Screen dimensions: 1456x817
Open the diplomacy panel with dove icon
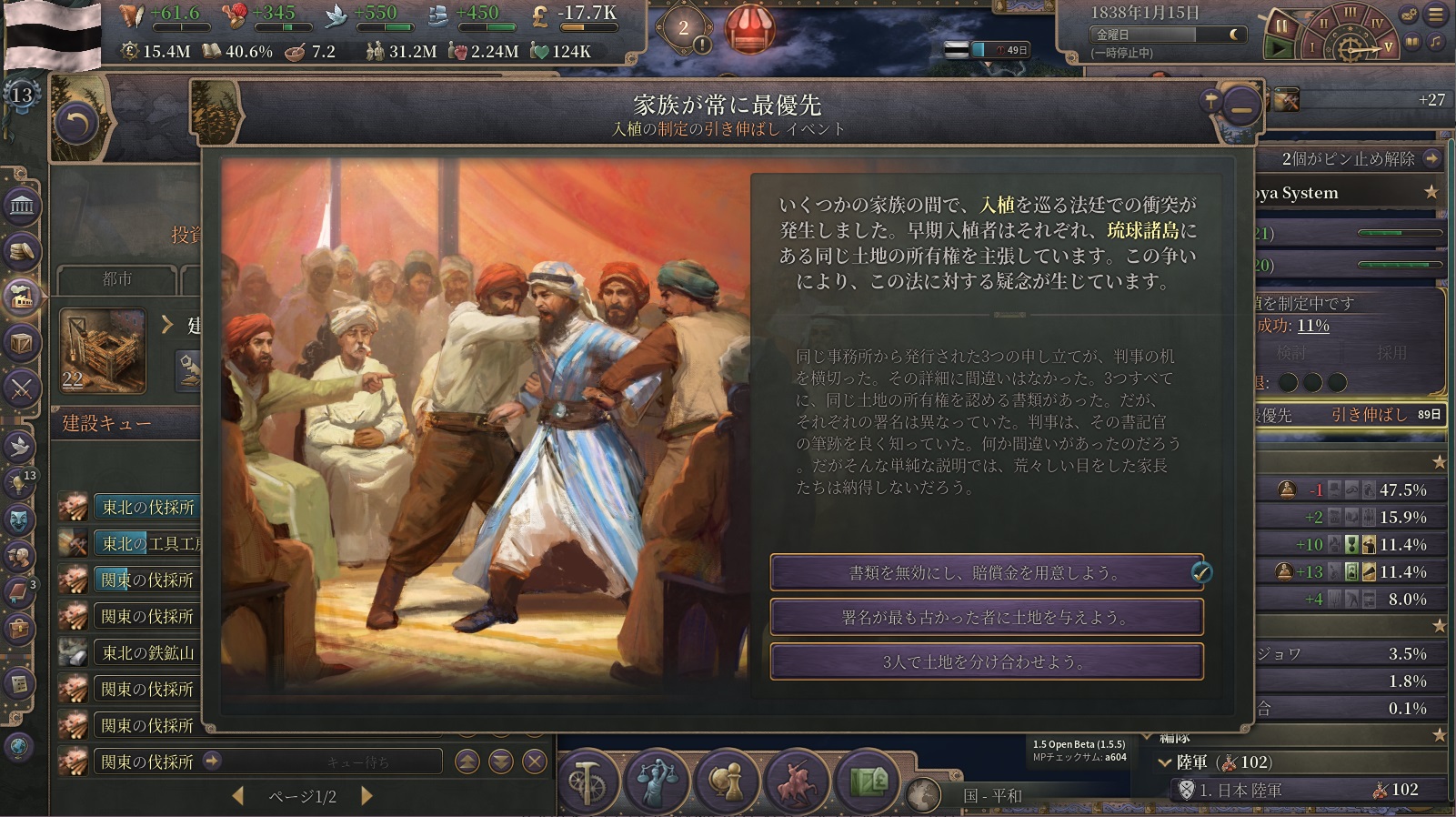pos(21,446)
